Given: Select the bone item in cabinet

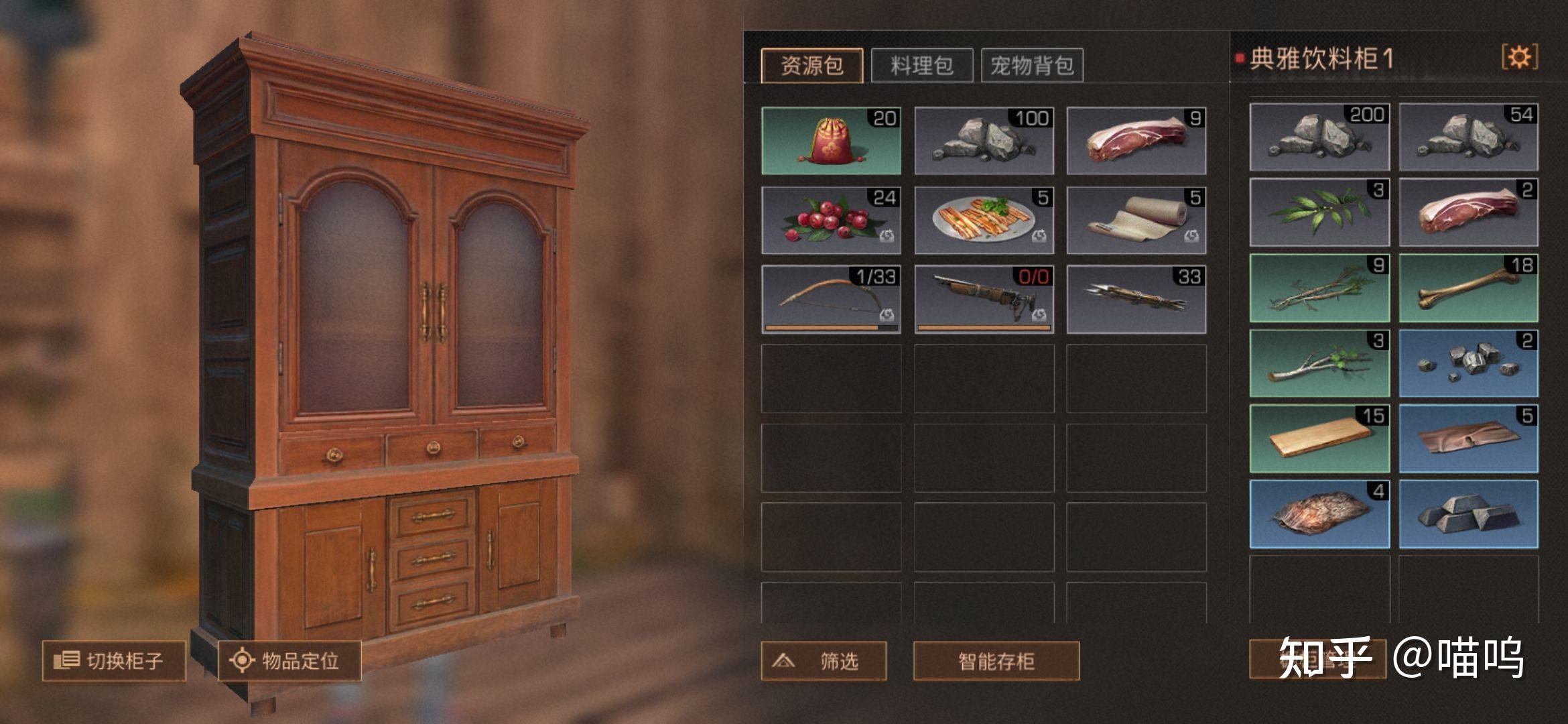Looking at the screenshot, I should (x=1468, y=288).
